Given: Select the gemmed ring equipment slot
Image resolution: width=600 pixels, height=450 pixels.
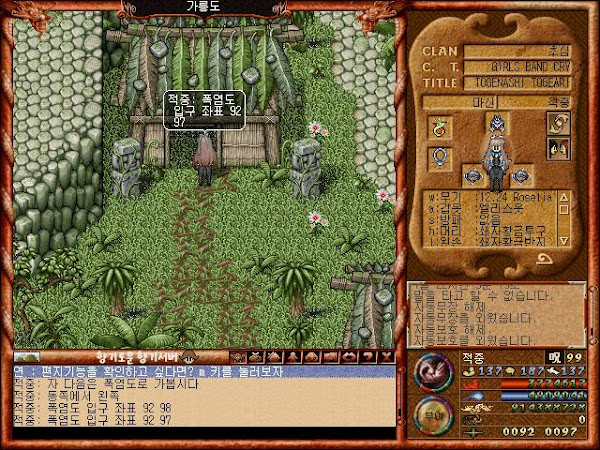Looking at the screenshot, I should click(438, 127).
